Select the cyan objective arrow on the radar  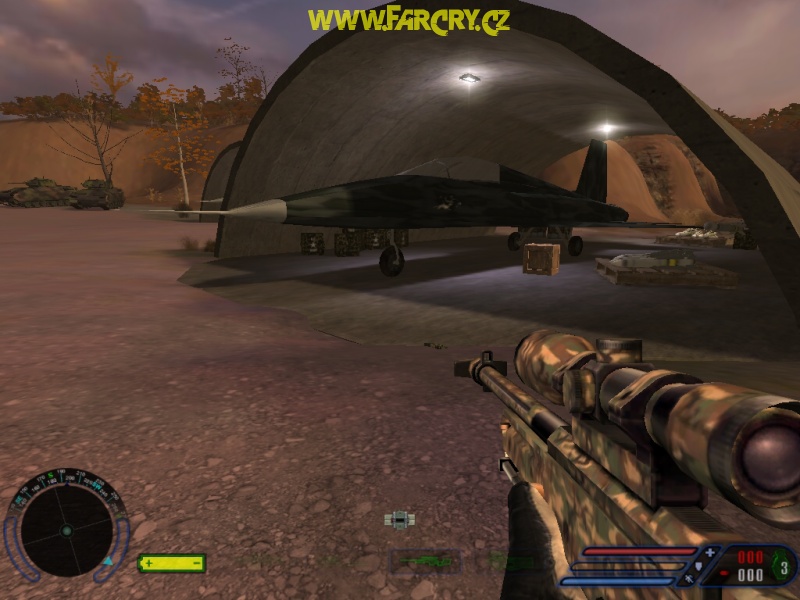[x=107, y=562]
